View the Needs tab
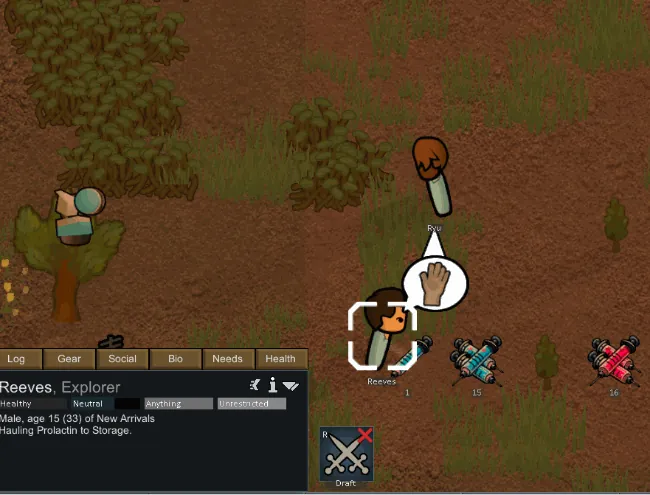650x495 pixels. pyautogui.click(x=227, y=359)
